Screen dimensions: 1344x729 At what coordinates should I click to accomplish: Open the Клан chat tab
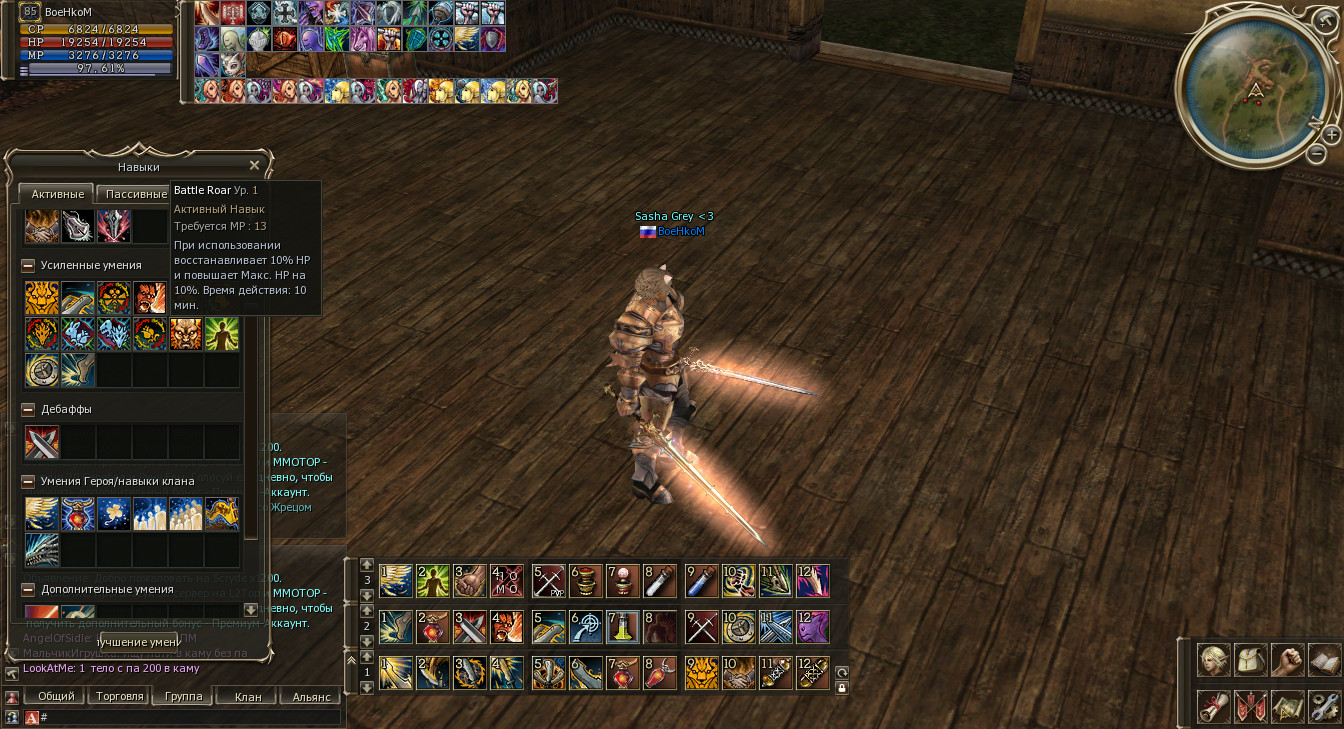click(247, 696)
